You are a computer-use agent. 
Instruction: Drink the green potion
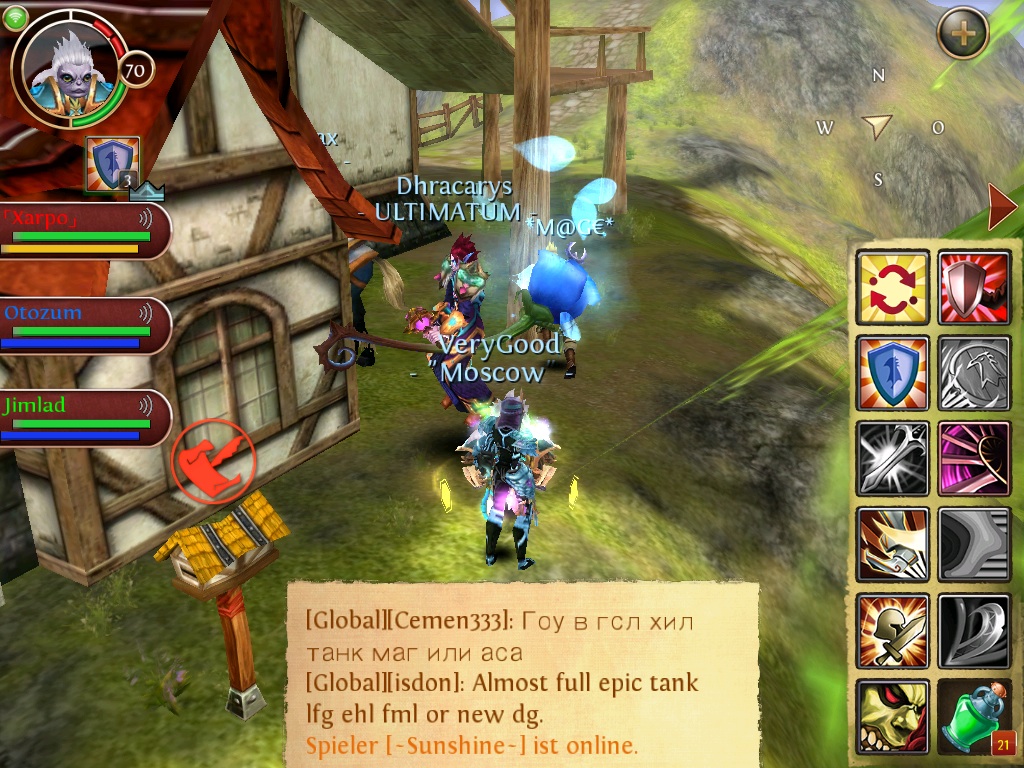(975, 717)
